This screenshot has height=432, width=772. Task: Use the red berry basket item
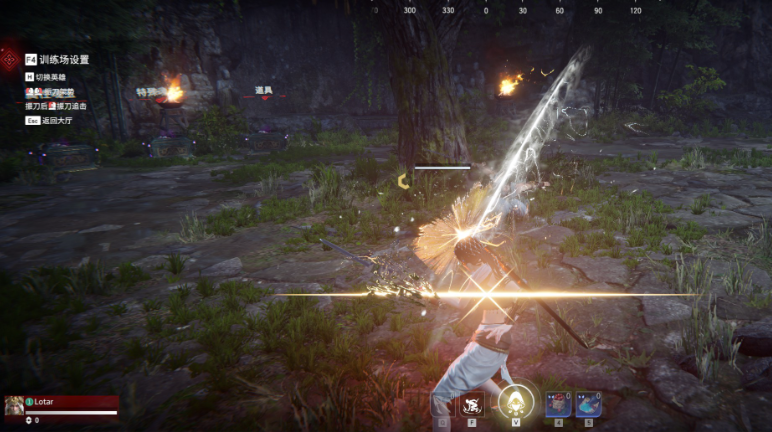pos(557,403)
